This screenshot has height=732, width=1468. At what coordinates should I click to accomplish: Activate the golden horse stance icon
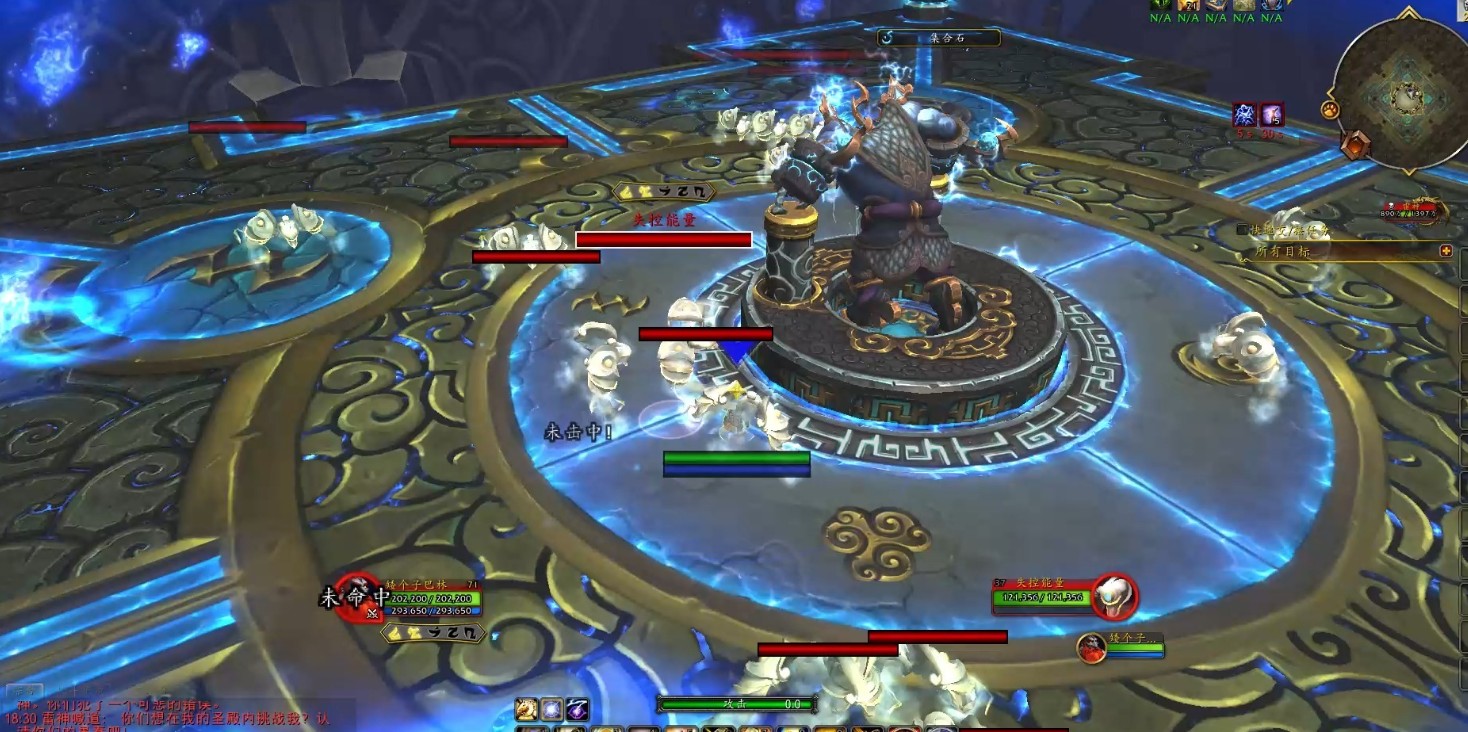(526, 710)
